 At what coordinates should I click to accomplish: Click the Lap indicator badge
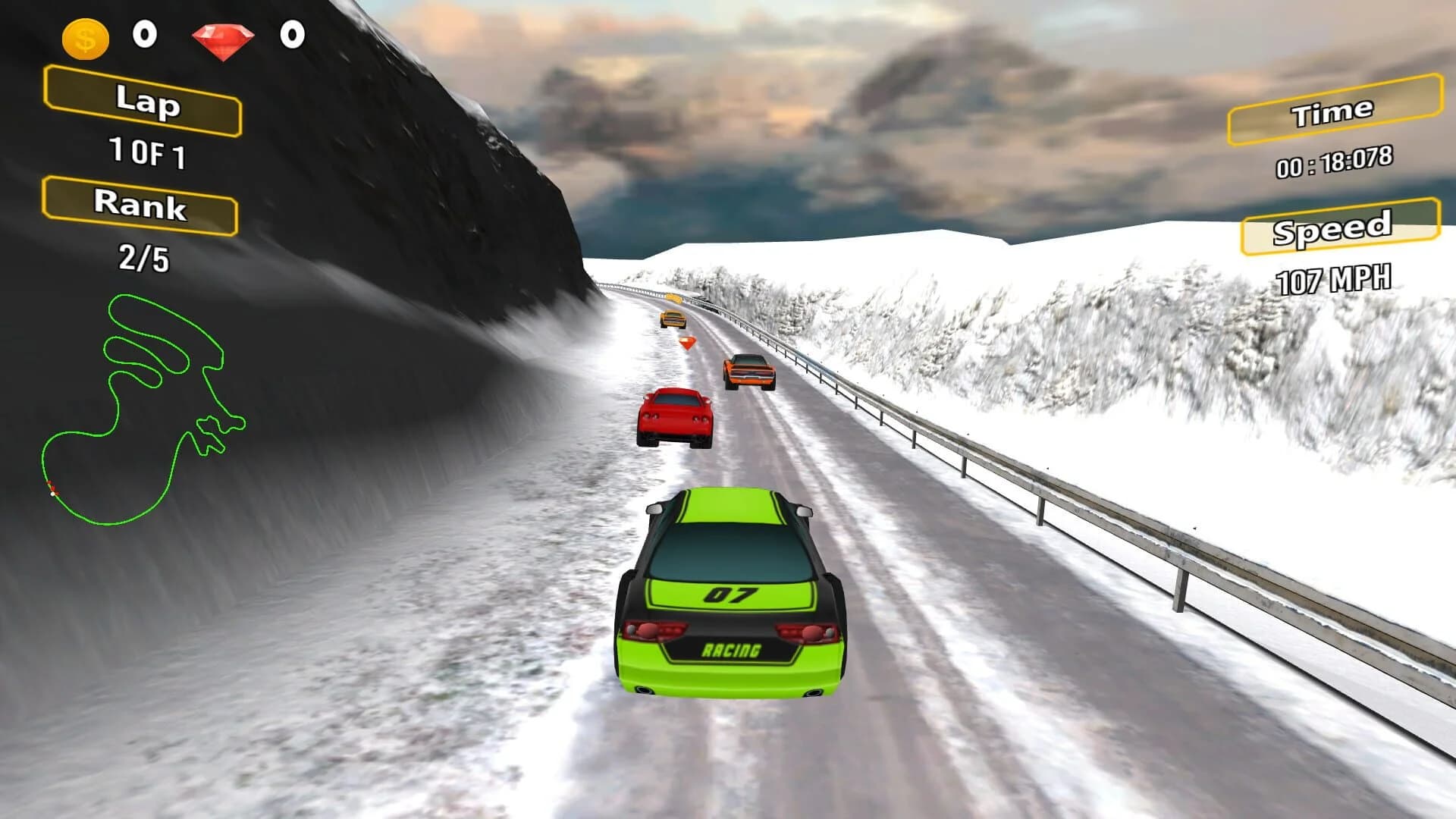(144, 104)
